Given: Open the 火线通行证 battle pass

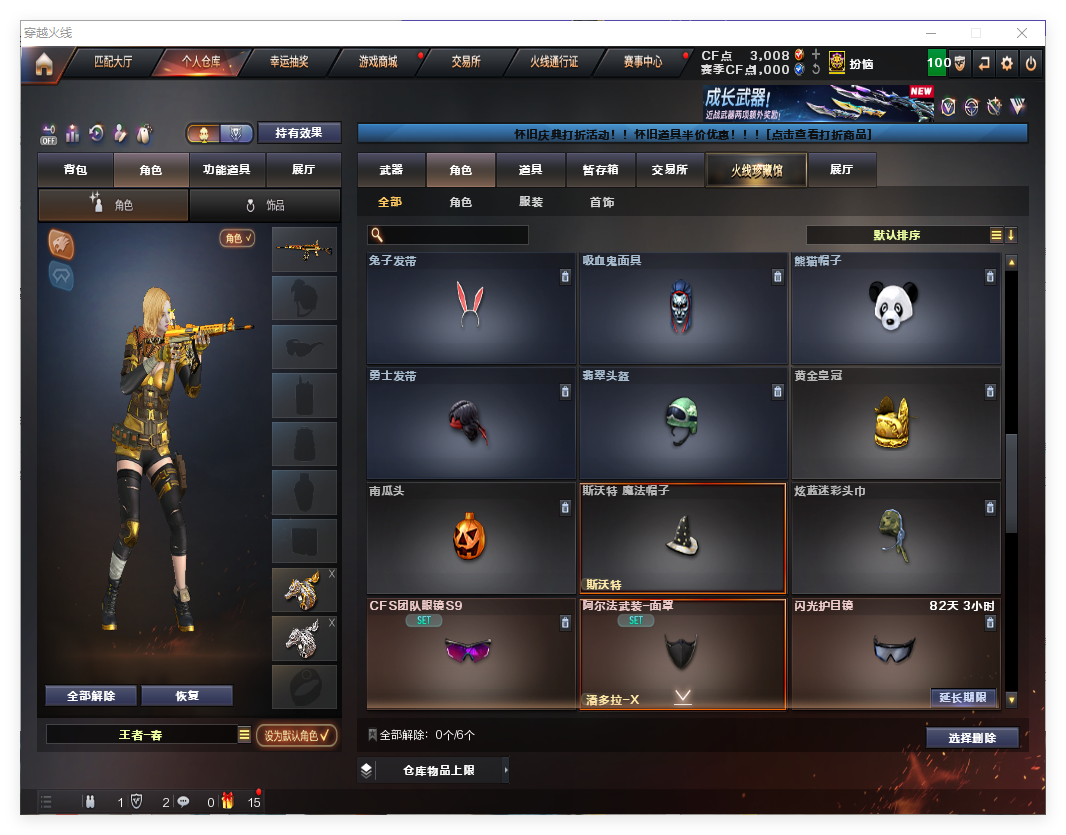Looking at the screenshot, I should coord(554,62).
